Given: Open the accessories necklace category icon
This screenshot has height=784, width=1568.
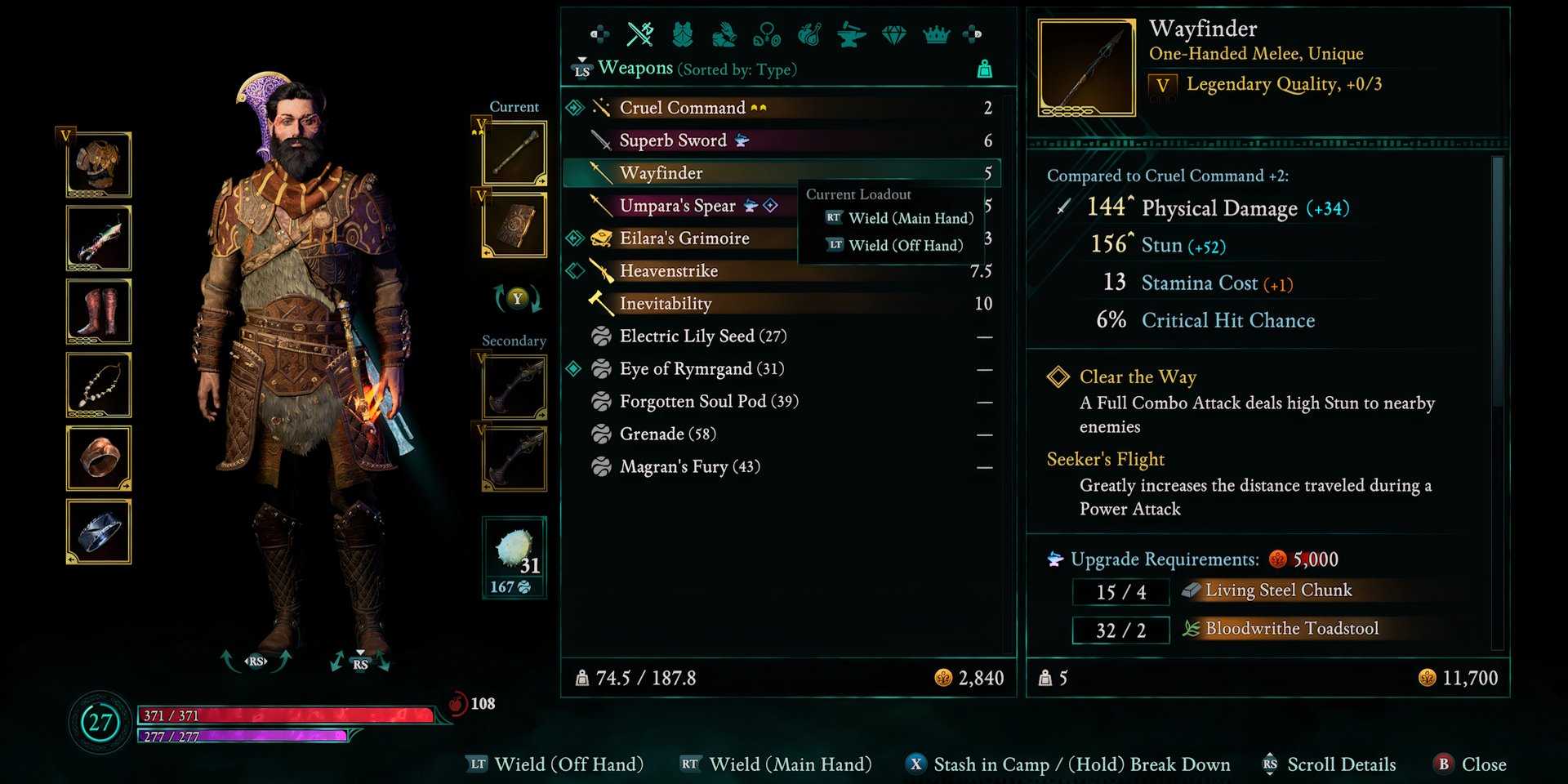Looking at the screenshot, I should 768,33.
